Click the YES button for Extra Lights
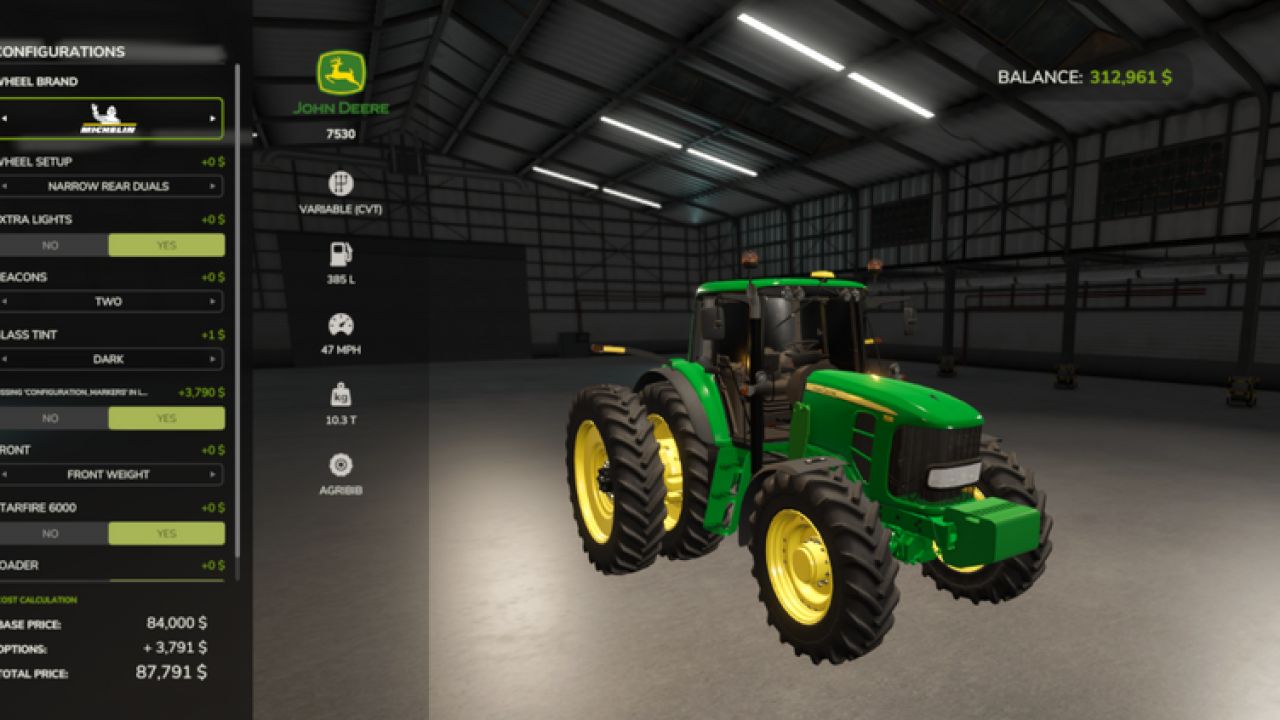The height and width of the screenshot is (720, 1280). (x=166, y=244)
